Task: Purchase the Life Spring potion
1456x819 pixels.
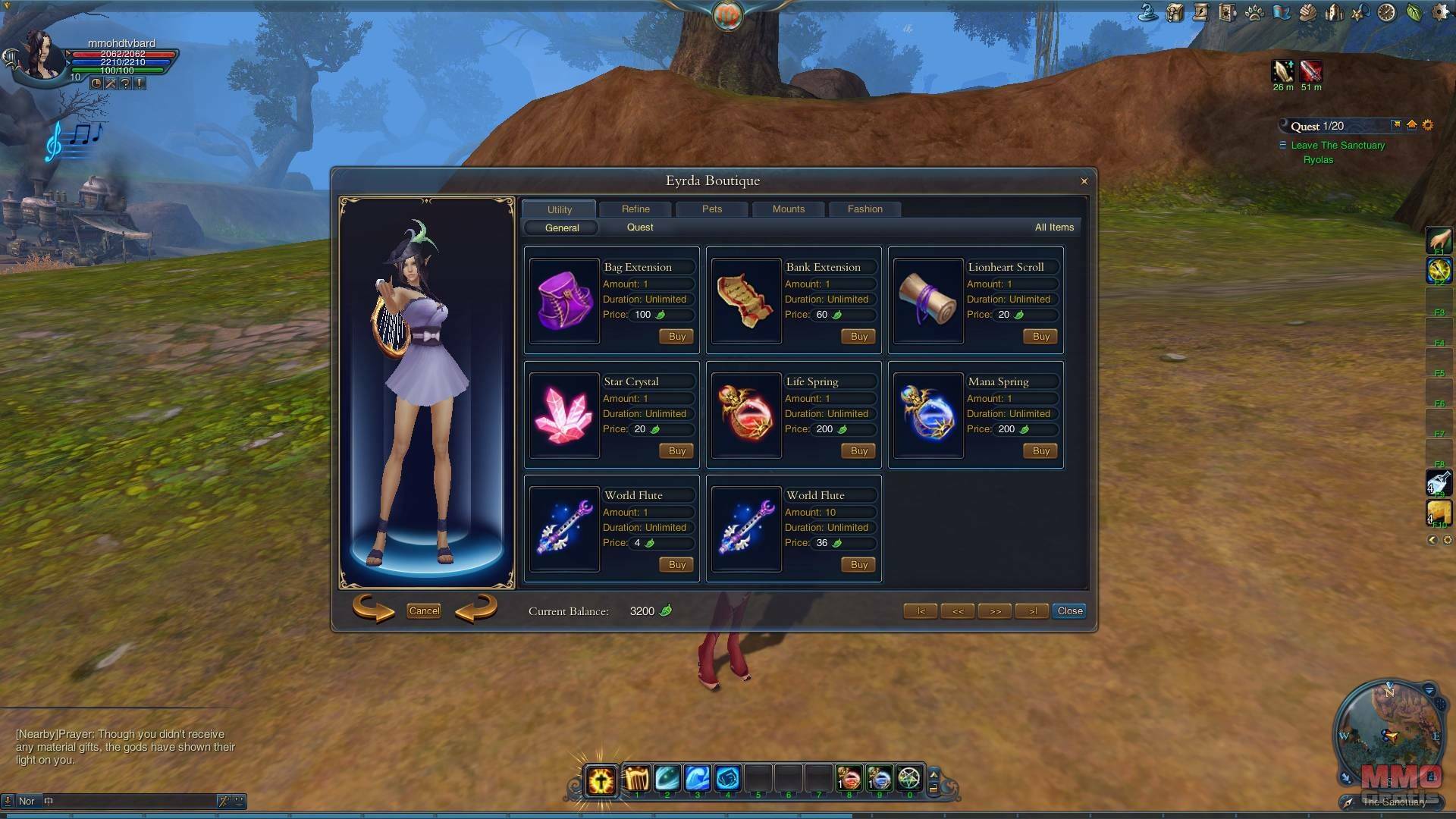Action: pyautogui.click(x=858, y=450)
